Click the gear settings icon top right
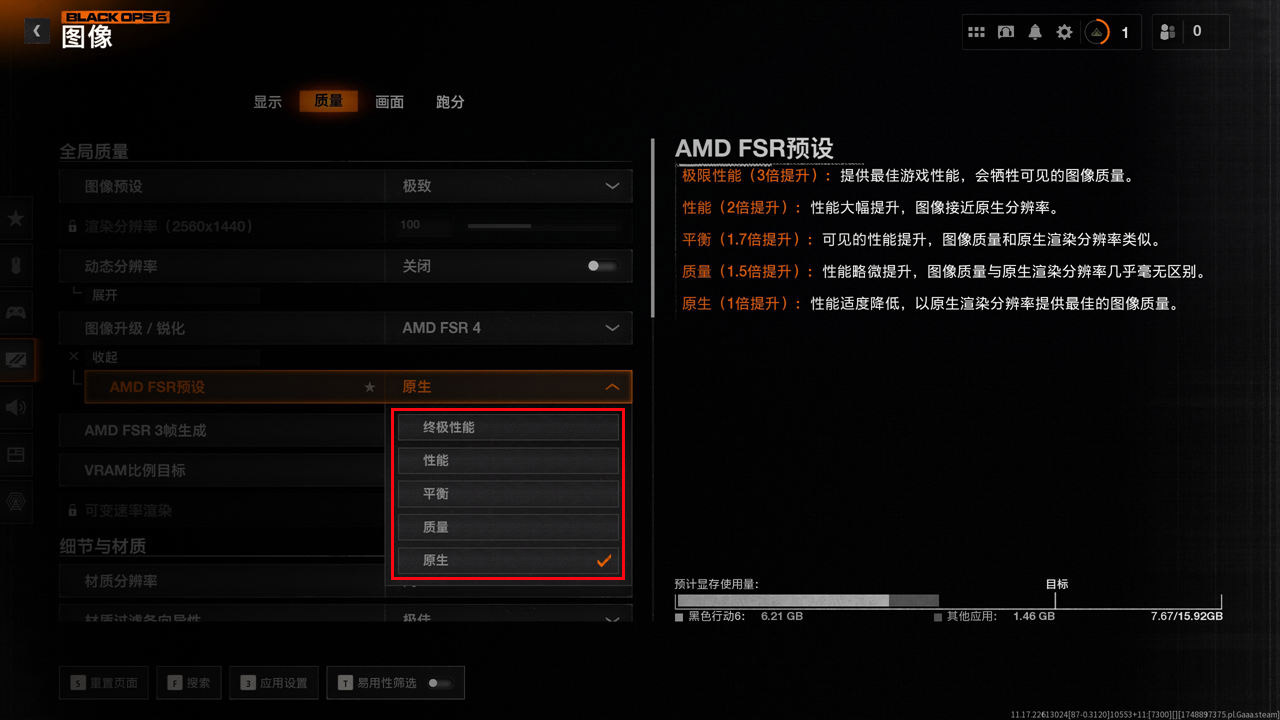The height and width of the screenshot is (720, 1280). click(1064, 31)
